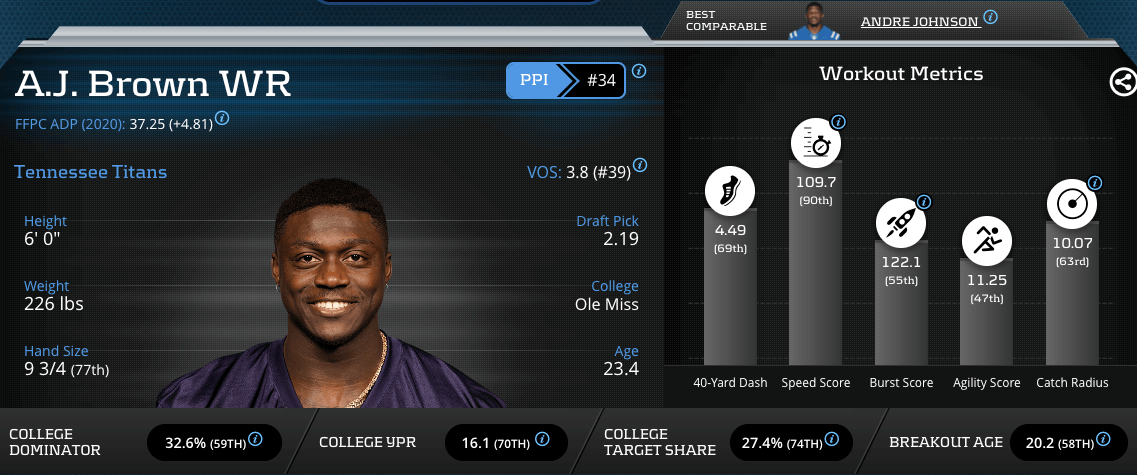The image size is (1137, 475).
Task: Click the Burst Score rocket icon
Action: 902,224
